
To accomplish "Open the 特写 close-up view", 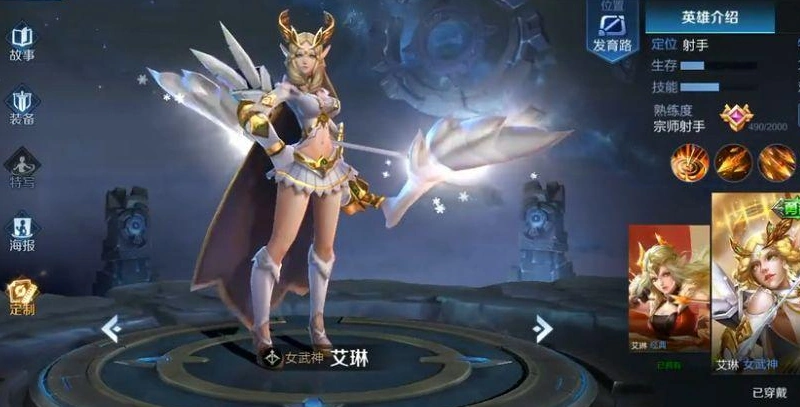I will click(x=22, y=170).
